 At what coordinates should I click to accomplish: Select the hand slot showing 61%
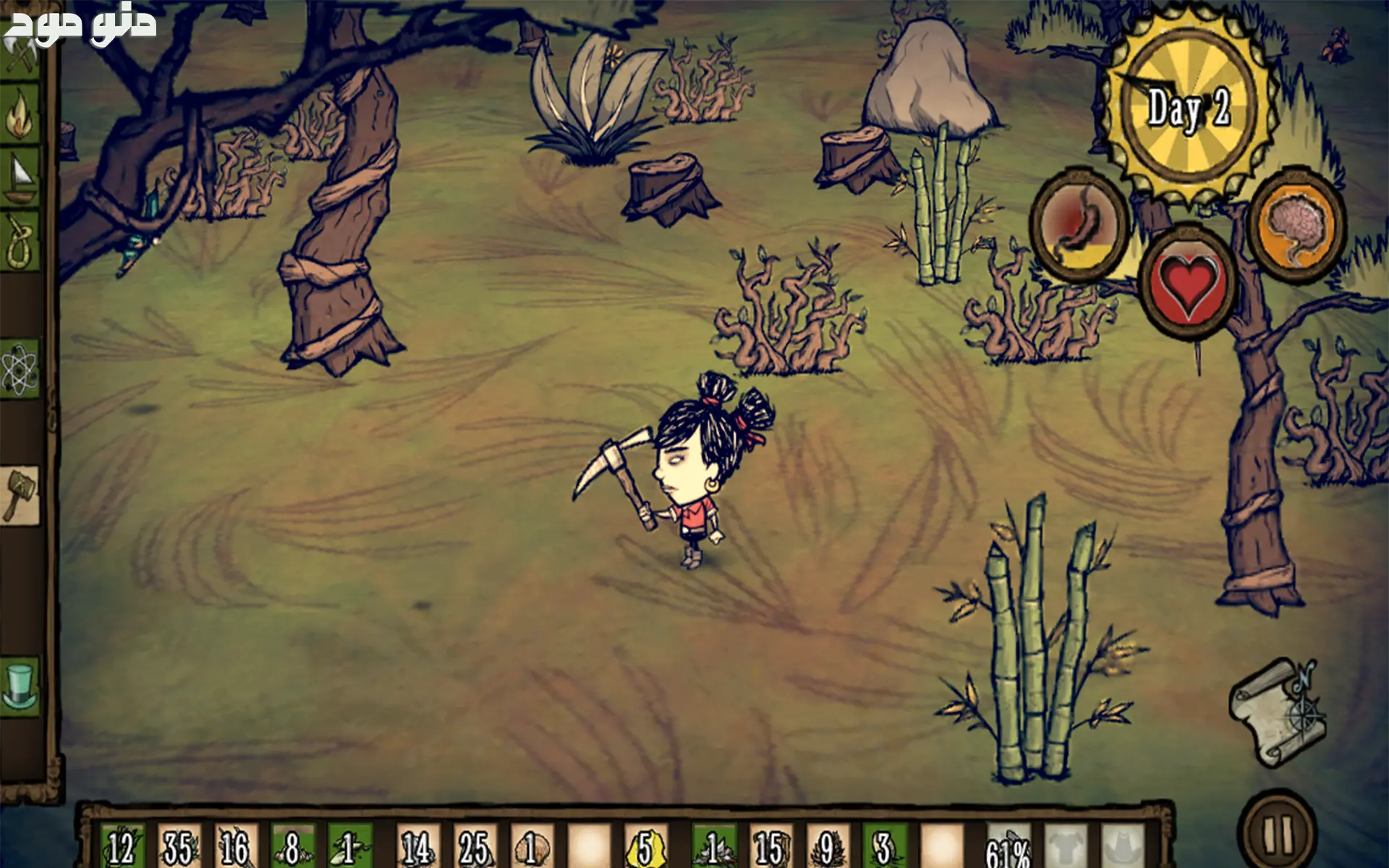click(1008, 846)
